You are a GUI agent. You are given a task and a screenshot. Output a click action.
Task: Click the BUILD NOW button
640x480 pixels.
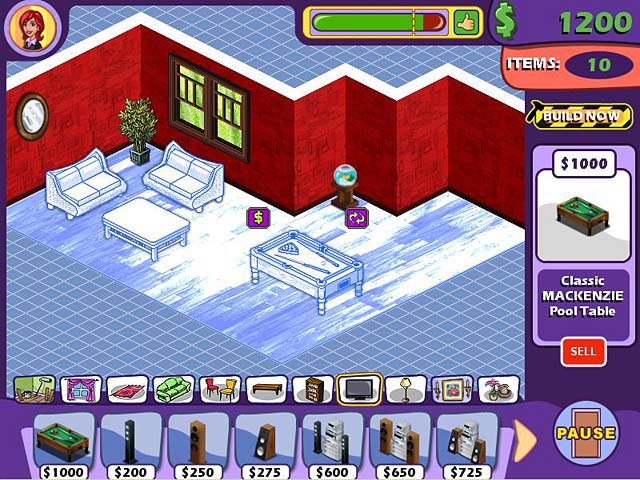coord(579,116)
